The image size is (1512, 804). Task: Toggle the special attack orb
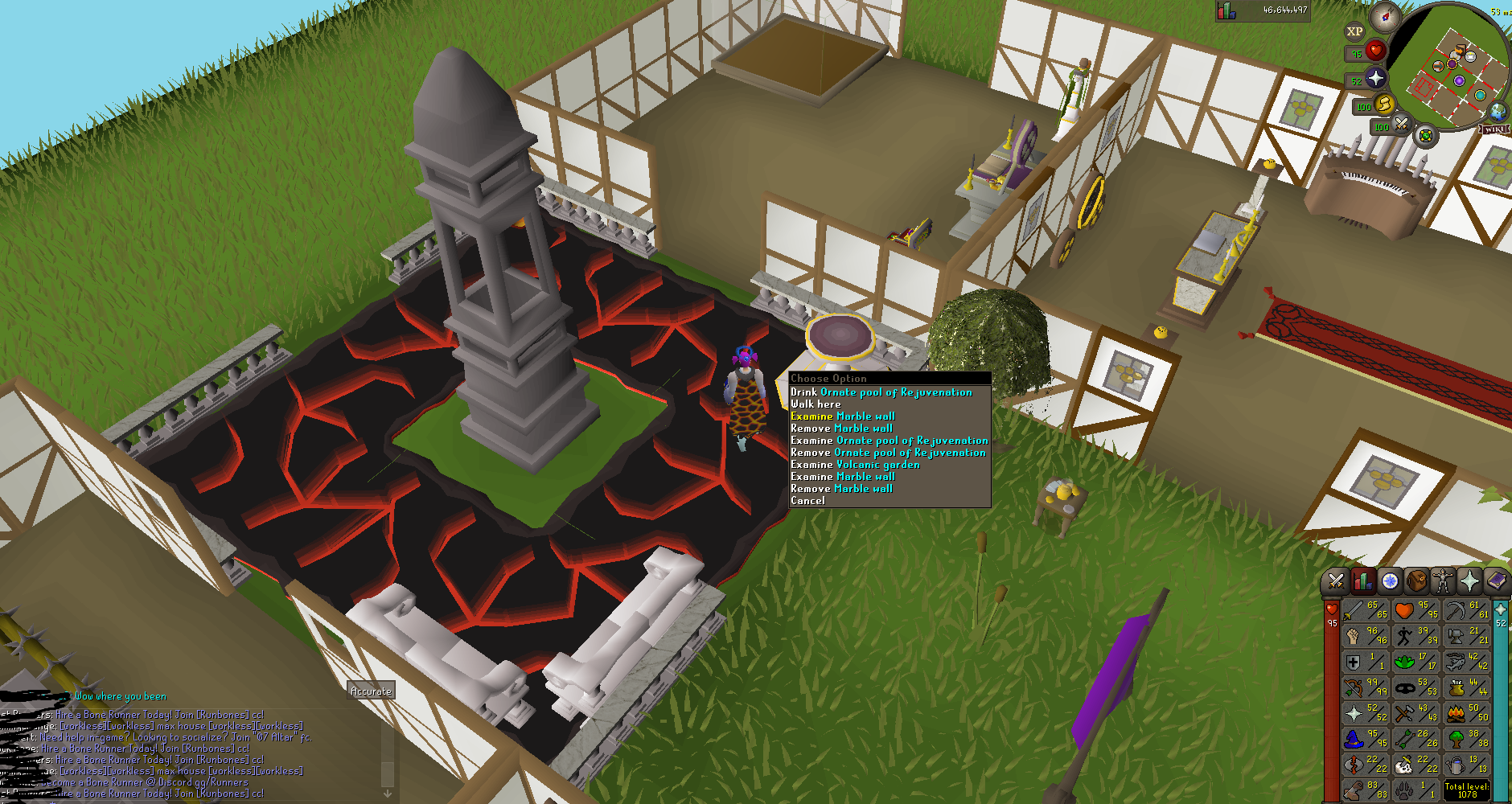(1402, 125)
